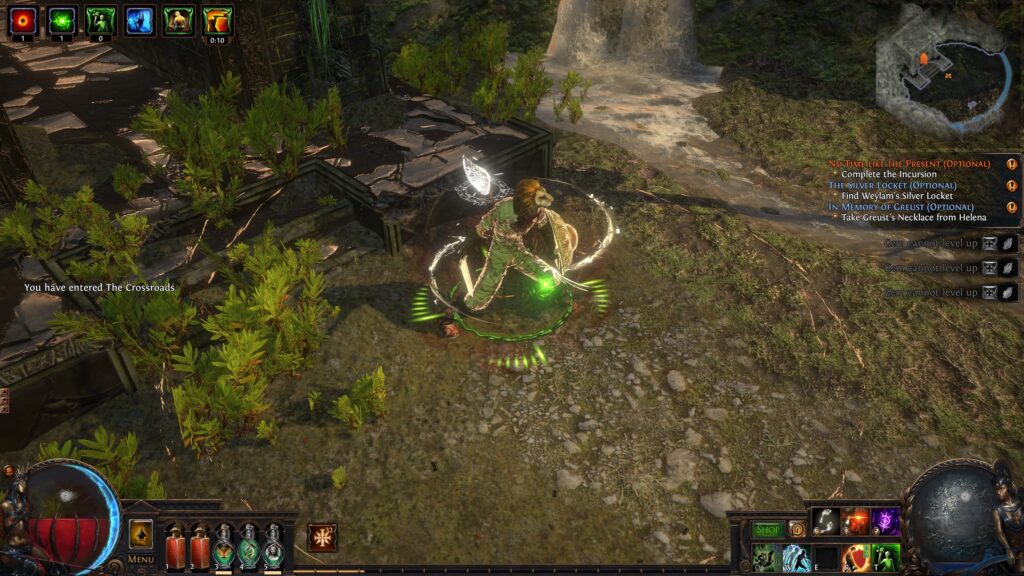The height and width of the screenshot is (576, 1024).
Task: Open the green Shop button
Action: tap(767, 530)
